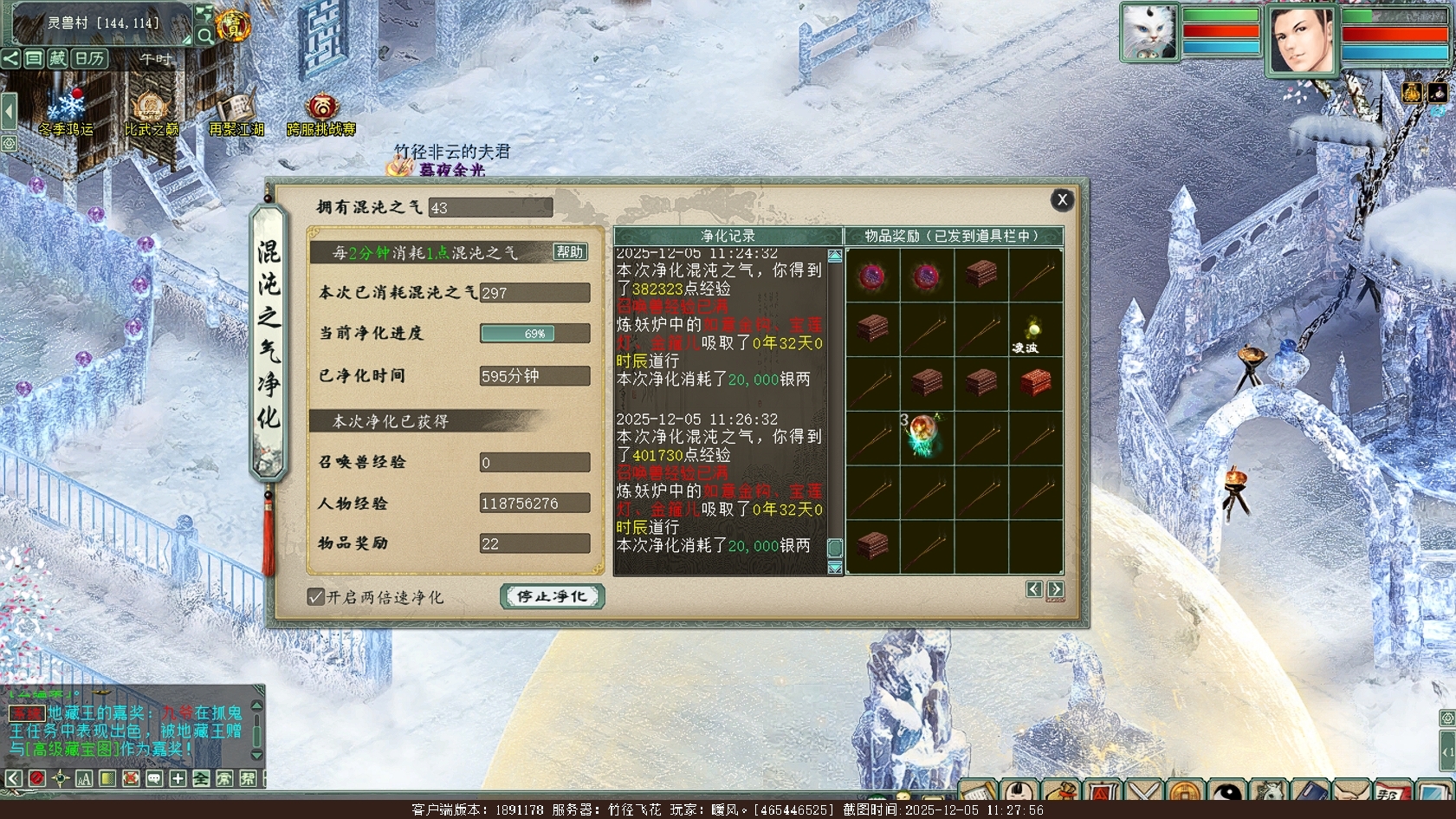The width and height of the screenshot is (1456, 819).
Task: Select the 凌波 reward item slot
Action: pos(1034,331)
